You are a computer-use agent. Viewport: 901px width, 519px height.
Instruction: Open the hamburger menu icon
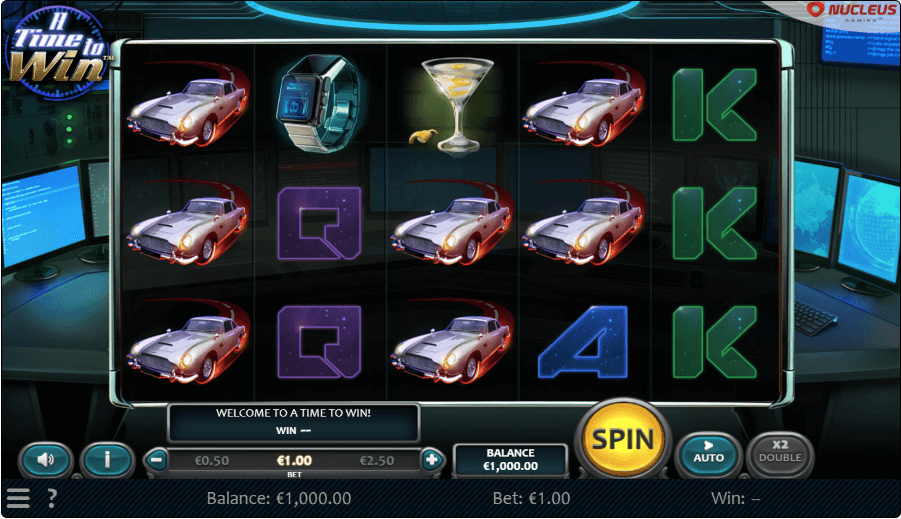18,498
